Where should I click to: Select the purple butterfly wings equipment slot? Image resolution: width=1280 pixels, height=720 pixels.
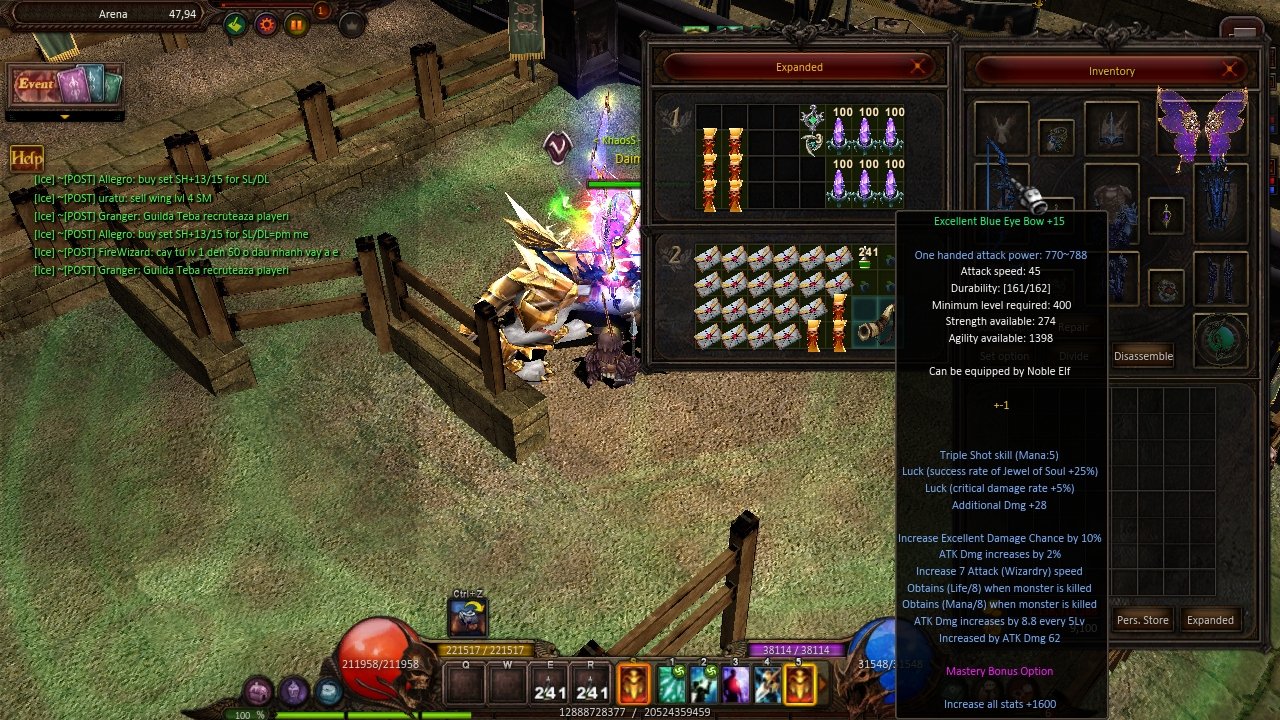click(x=1202, y=125)
